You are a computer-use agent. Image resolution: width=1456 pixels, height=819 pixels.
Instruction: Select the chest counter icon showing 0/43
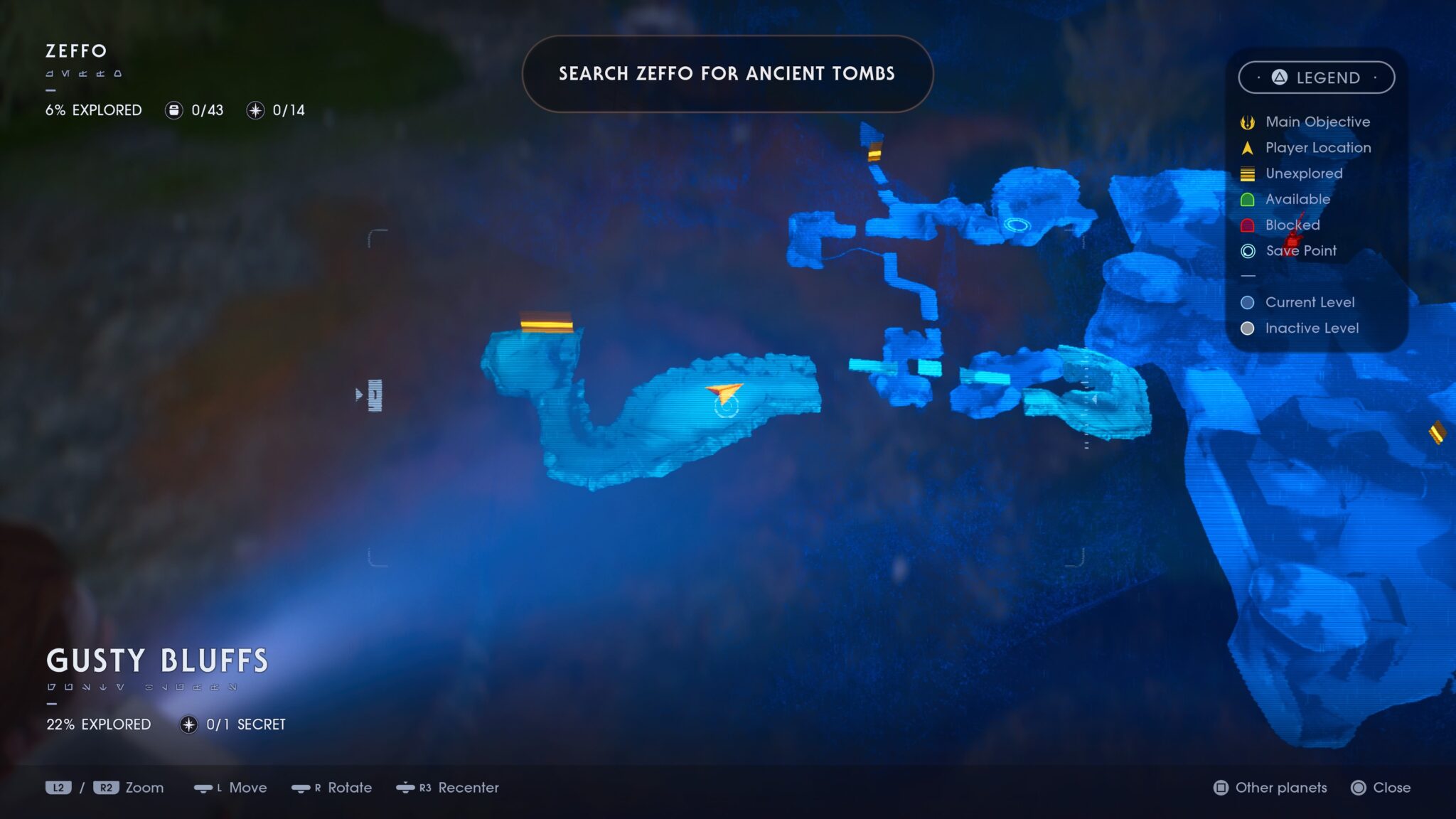click(x=173, y=110)
